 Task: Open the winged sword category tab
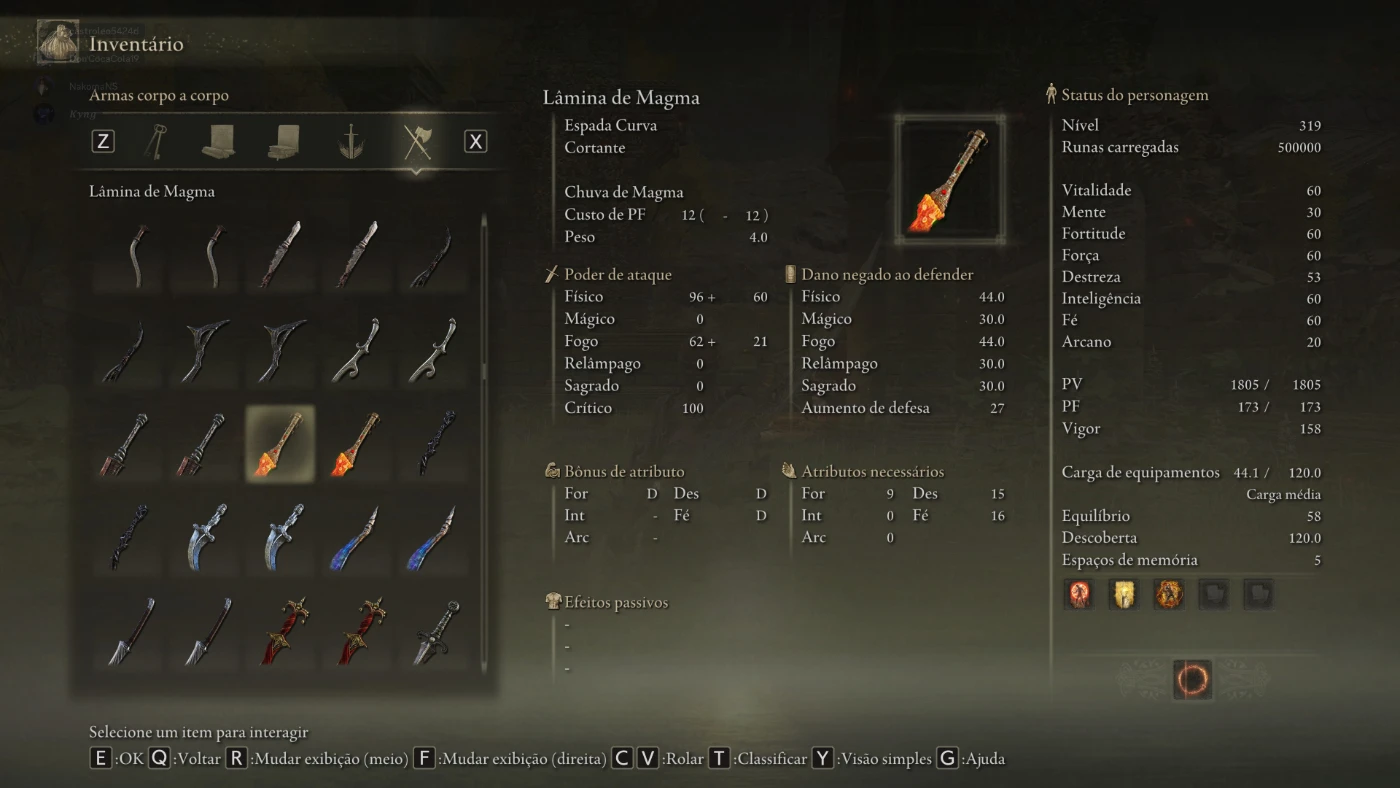(350, 141)
